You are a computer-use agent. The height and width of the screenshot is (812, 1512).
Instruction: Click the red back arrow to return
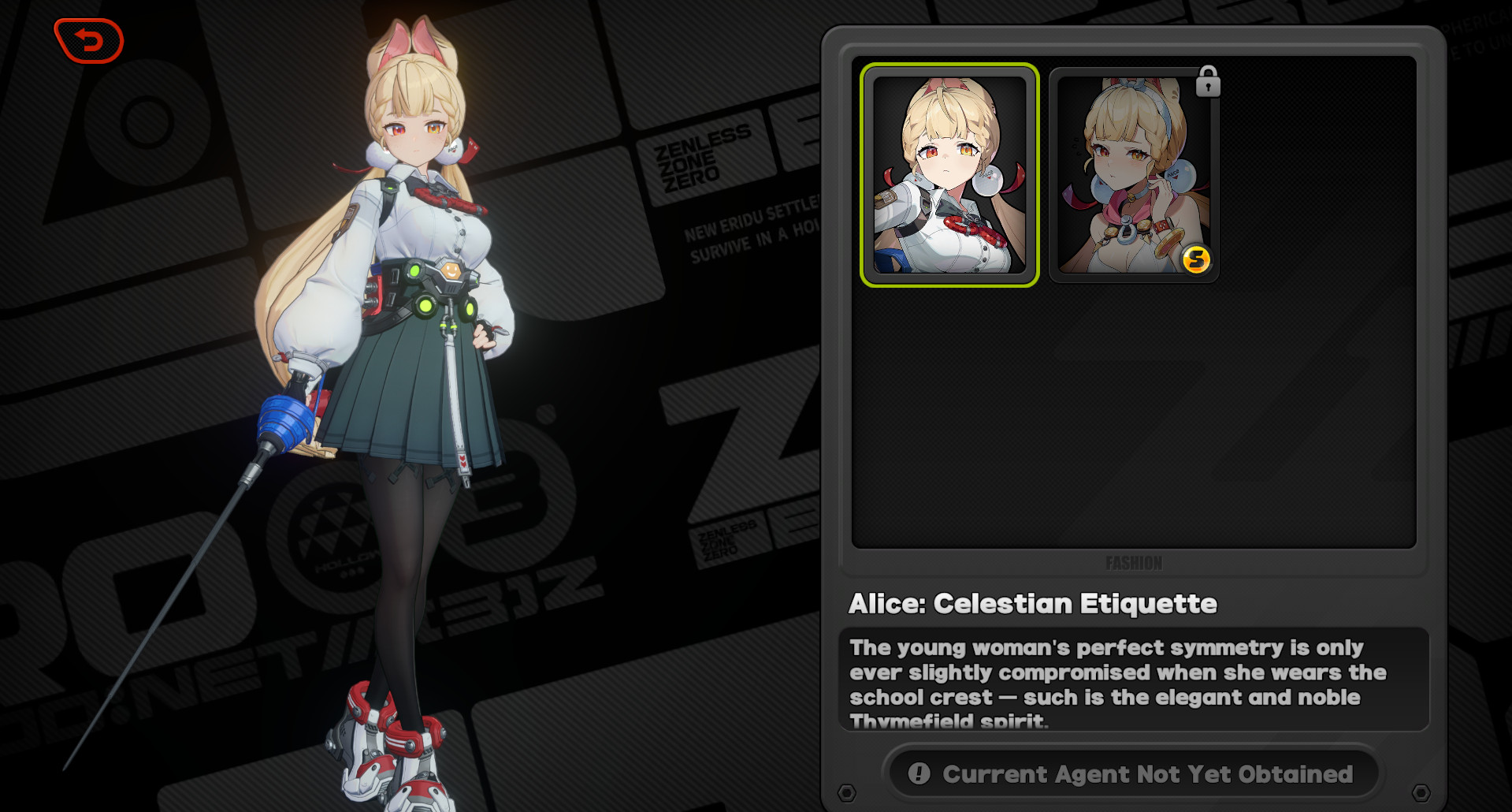[x=88, y=41]
